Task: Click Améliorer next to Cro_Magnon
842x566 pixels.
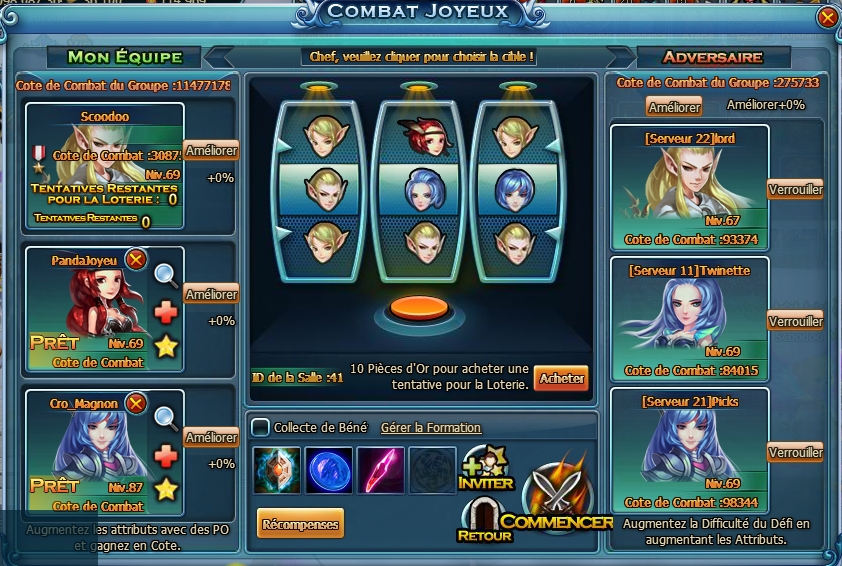Action: [x=211, y=438]
